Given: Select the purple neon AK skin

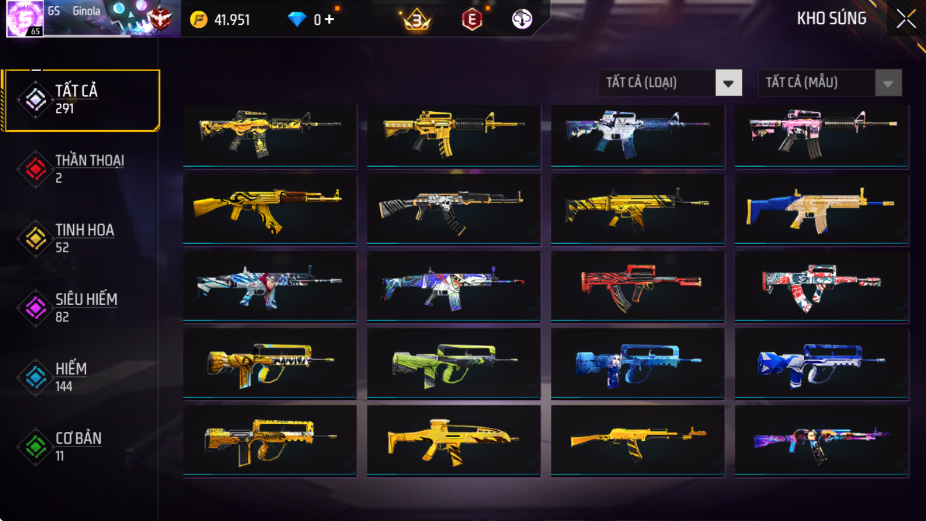Looking at the screenshot, I should click(821, 441).
